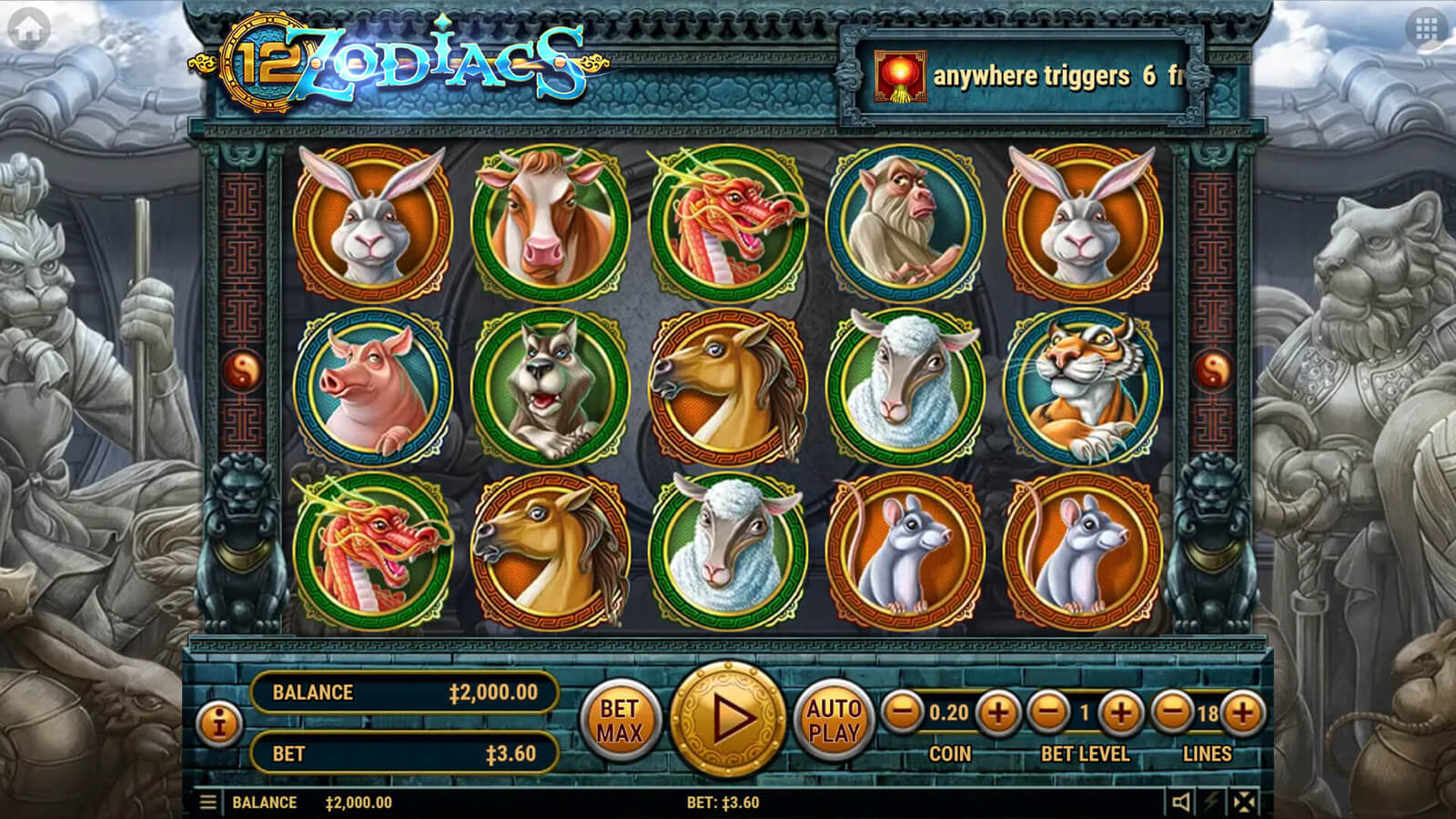Click the Bet Max button
Viewport: 1456px width, 819px height.
[620, 720]
